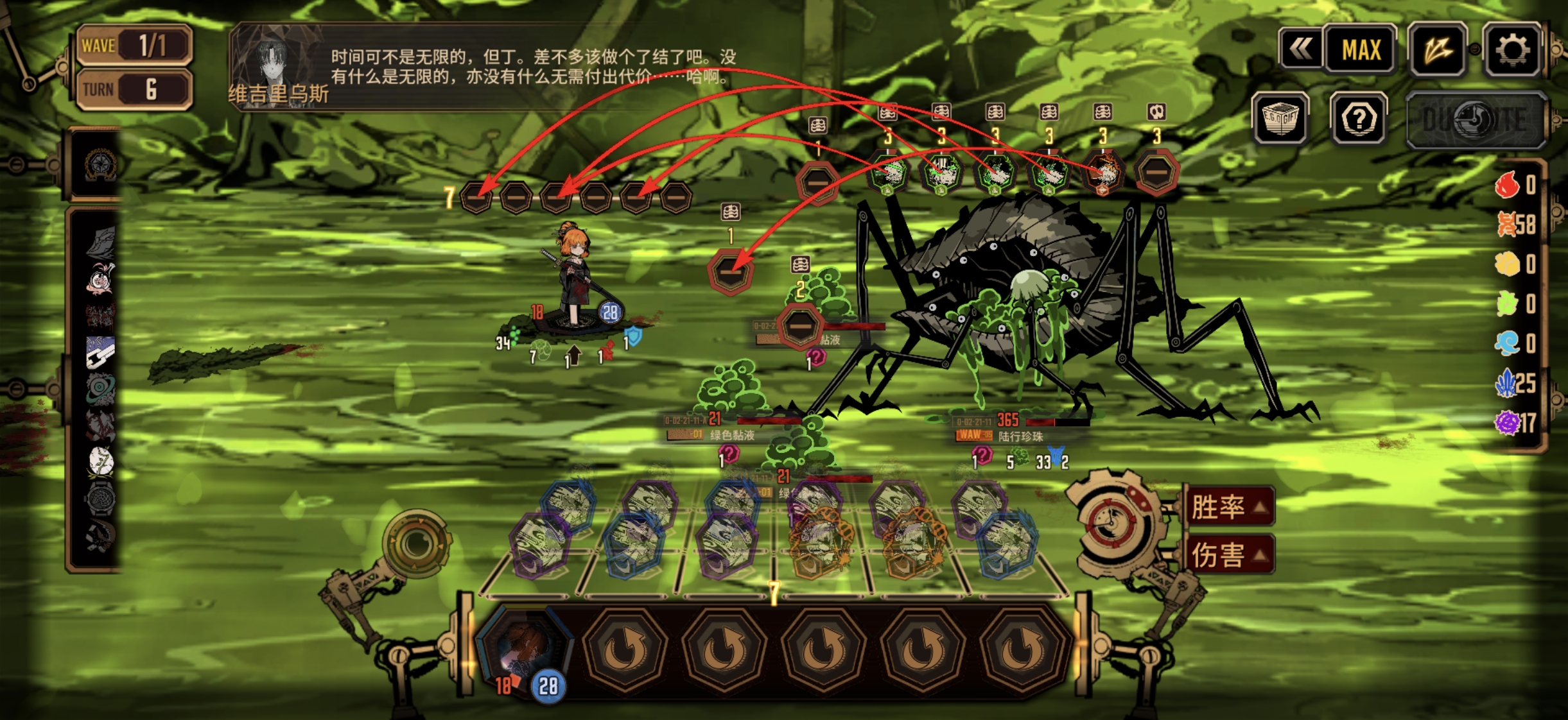This screenshot has width=1568, height=720.
Task: Select the ringed planet gift icon
Action: (101, 388)
